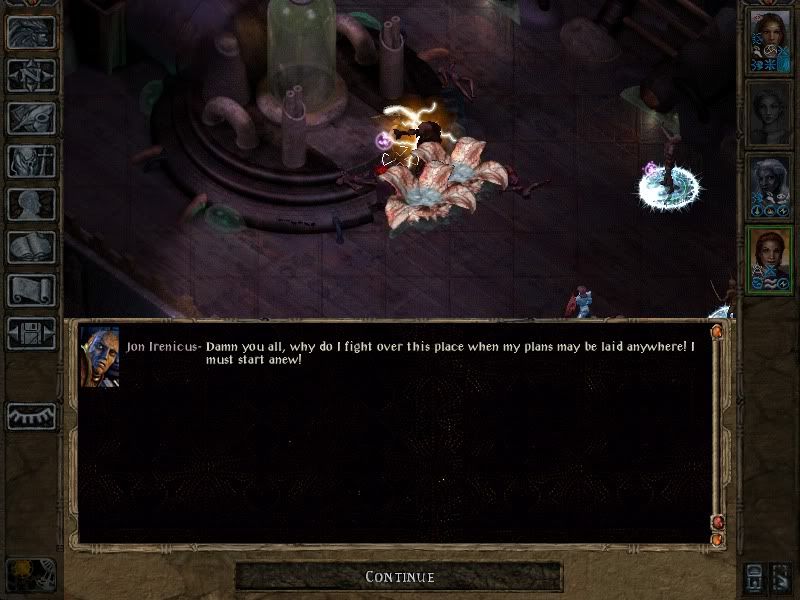Select the red-haired party member portrait
This screenshot has height=600, width=800.
tap(769, 260)
